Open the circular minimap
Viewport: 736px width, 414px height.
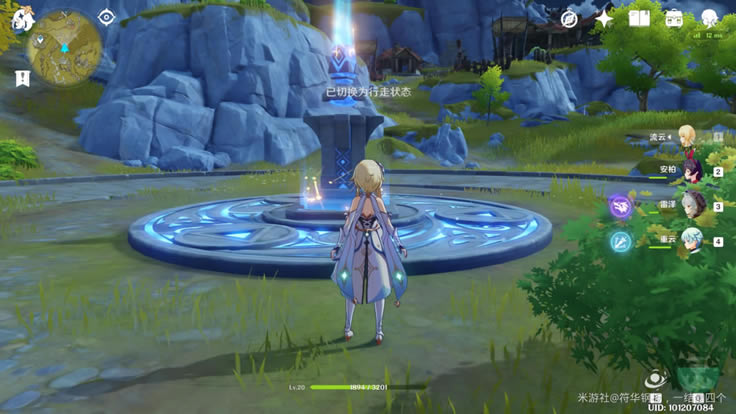64,48
